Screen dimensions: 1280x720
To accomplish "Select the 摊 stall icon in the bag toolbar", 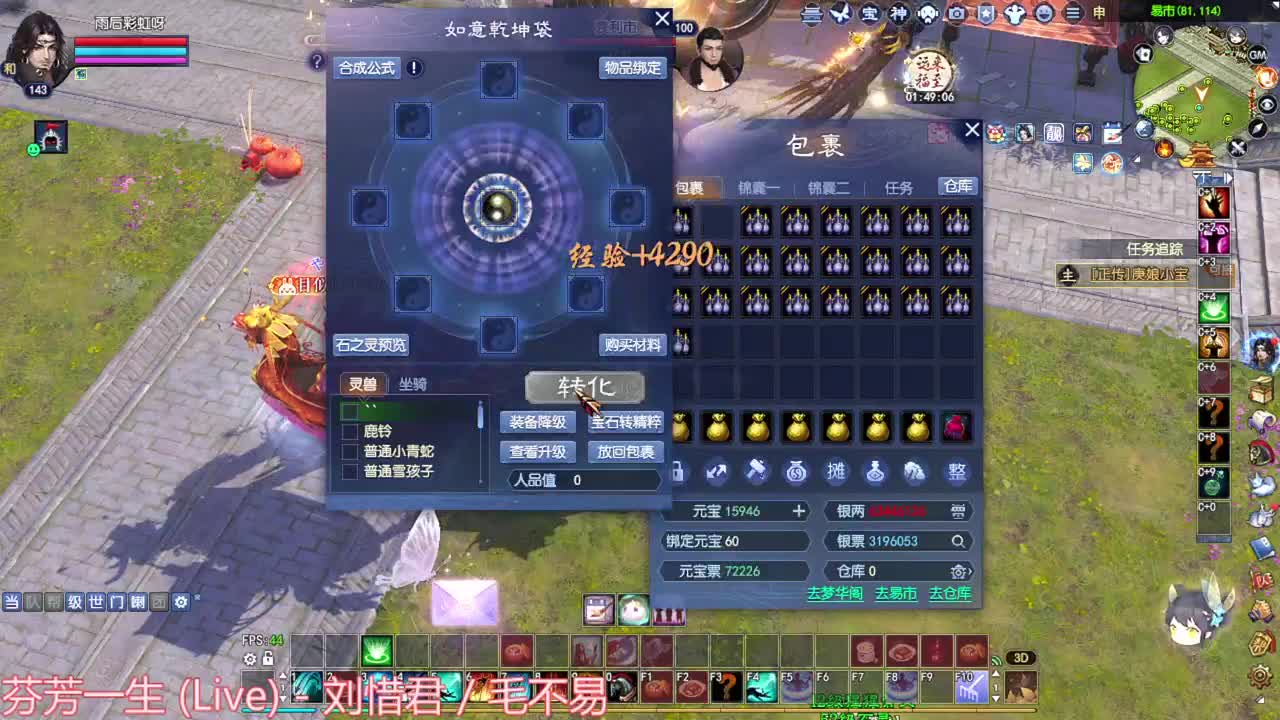I will (836, 472).
